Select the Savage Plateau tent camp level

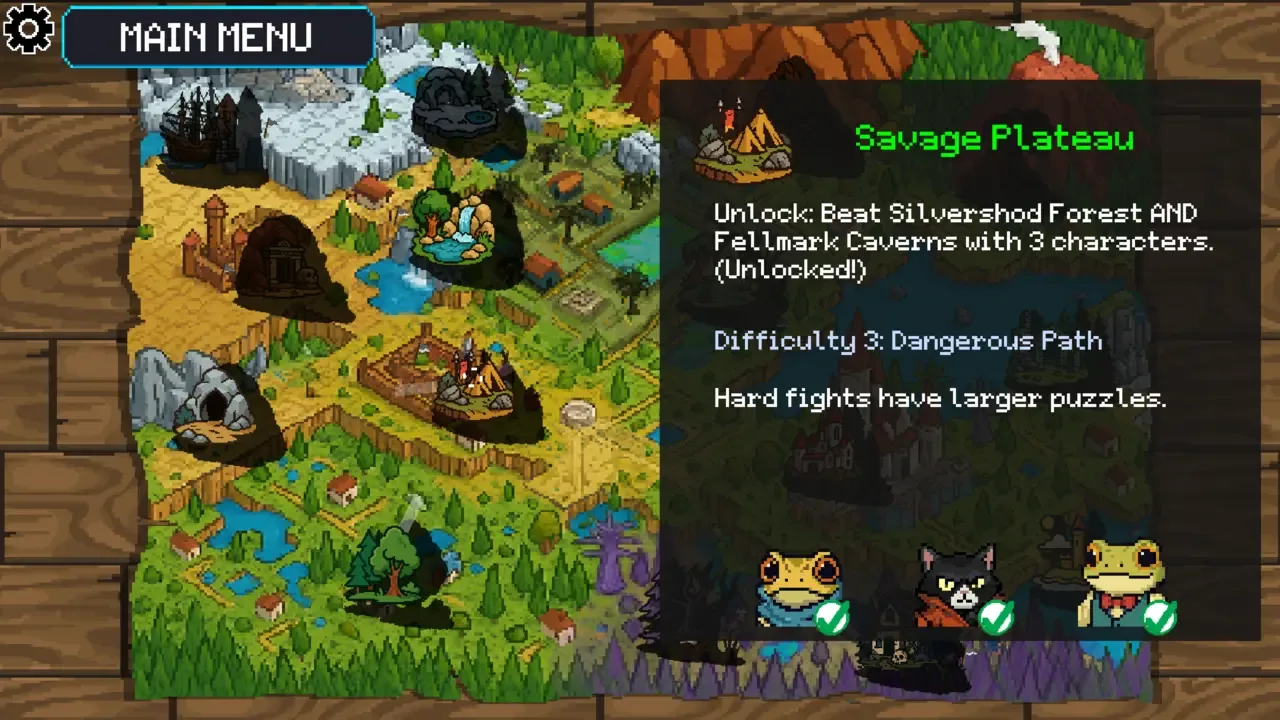pyautogui.click(x=476, y=383)
